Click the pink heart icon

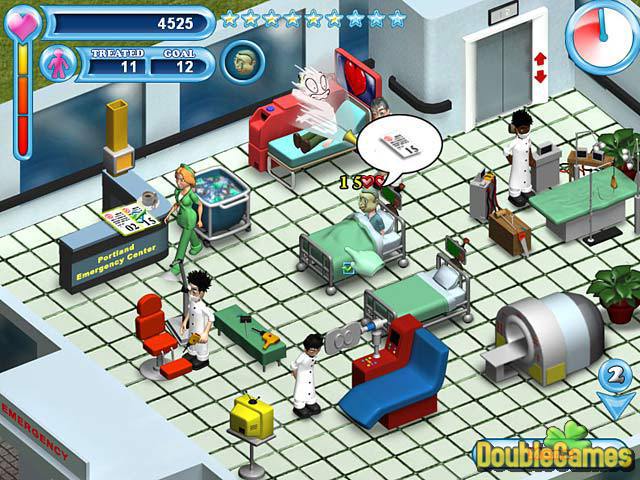tap(22, 22)
